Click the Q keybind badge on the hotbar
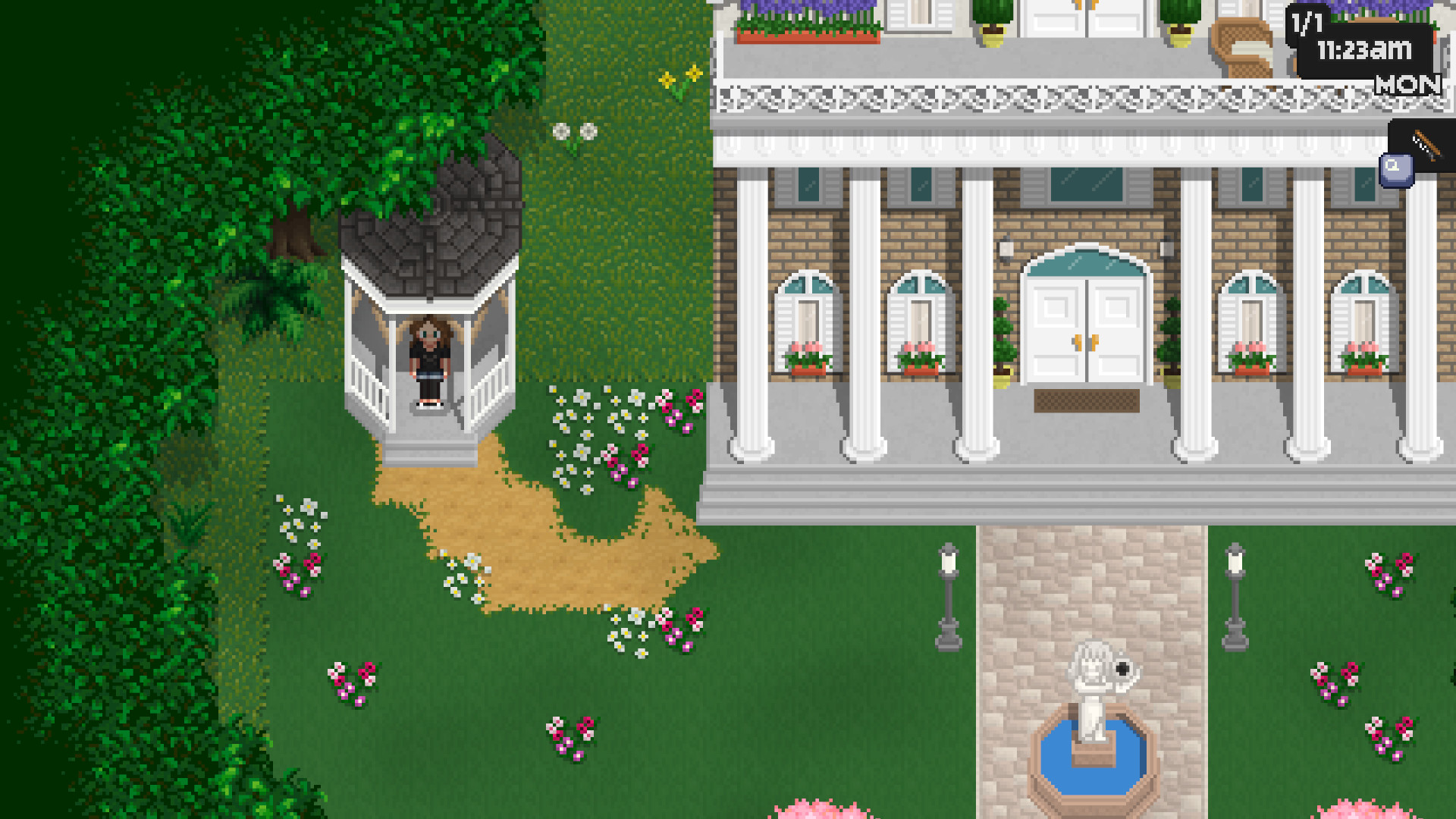Screen dimensions: 1456x819 click(x=1395, y=168)
